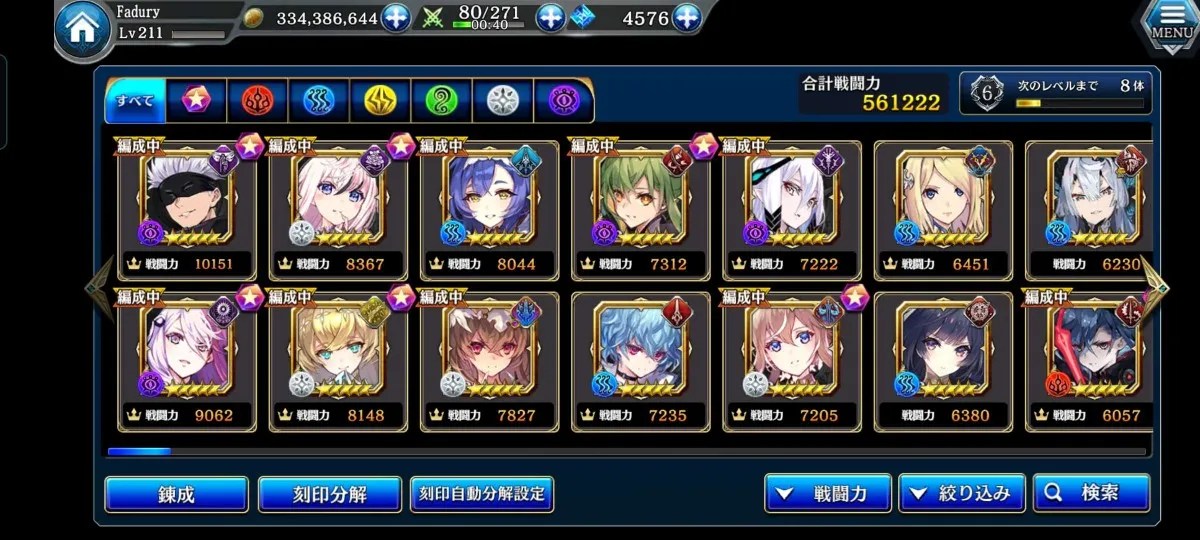Add more gold coins
The height and width of the screenshot is (540, 1200).
396,18
